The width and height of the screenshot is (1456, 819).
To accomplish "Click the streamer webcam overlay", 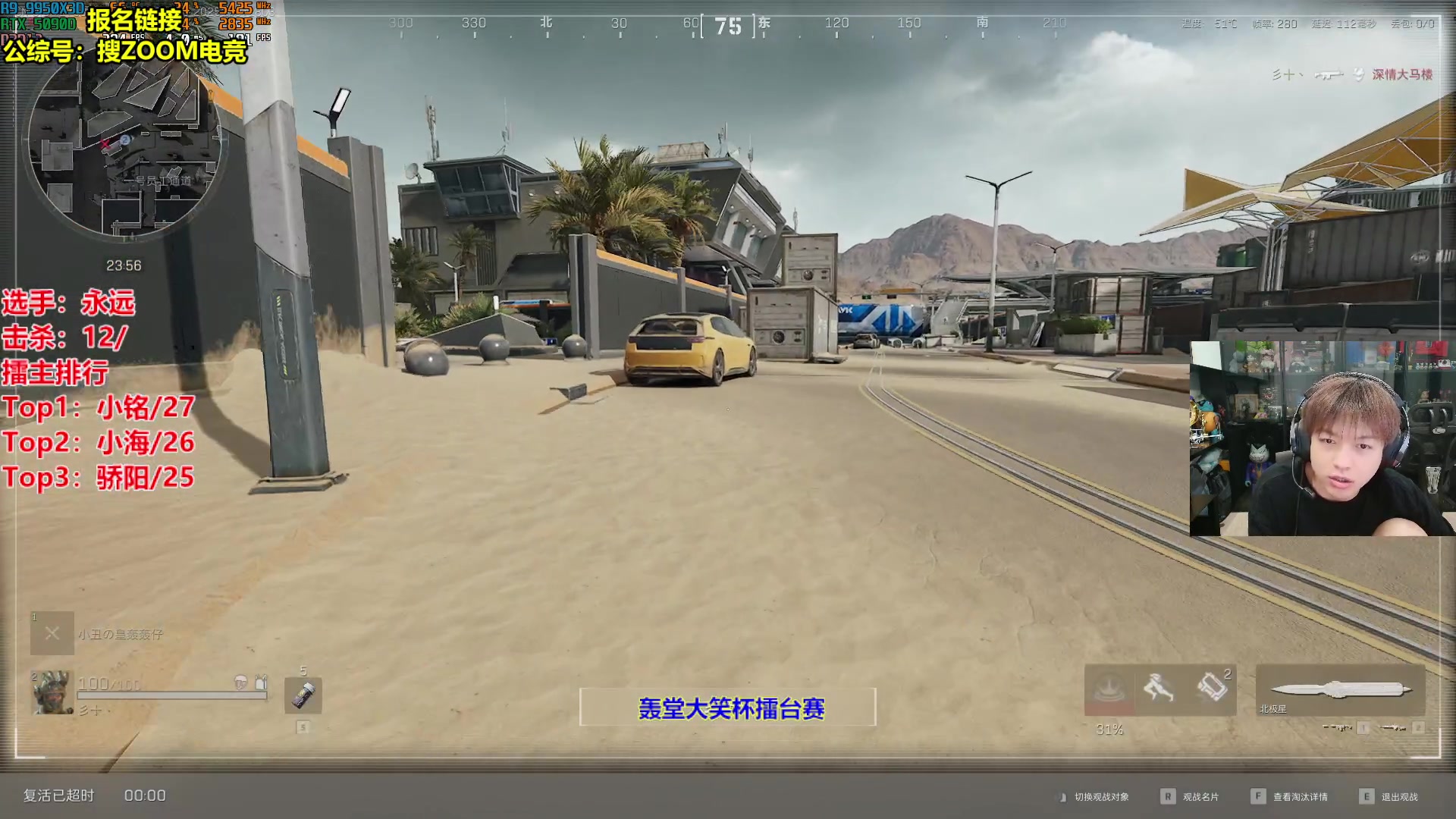I will pyautogui.click(x=1322, y=439).
